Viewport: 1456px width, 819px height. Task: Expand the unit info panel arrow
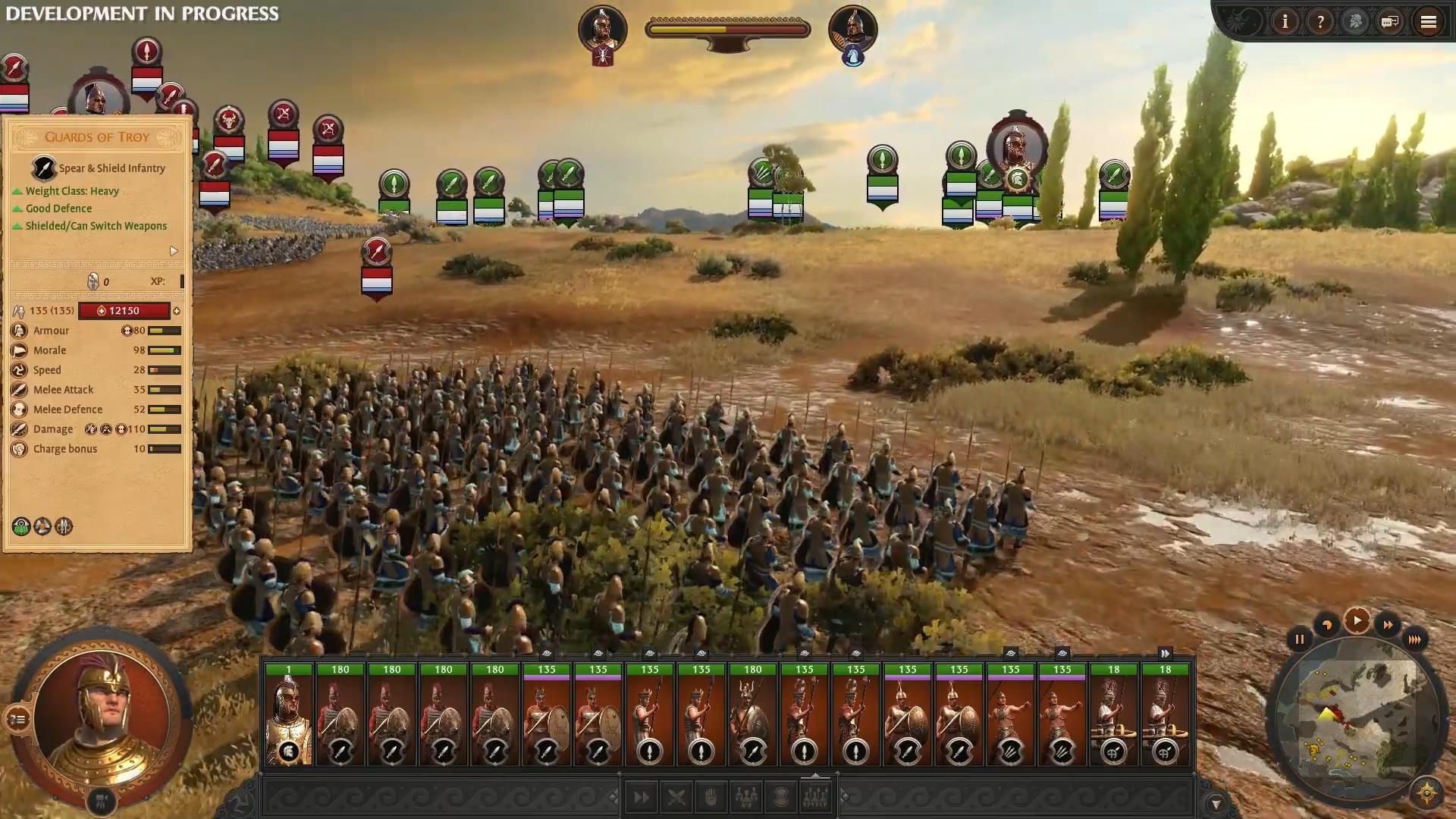tap(174, 251)
